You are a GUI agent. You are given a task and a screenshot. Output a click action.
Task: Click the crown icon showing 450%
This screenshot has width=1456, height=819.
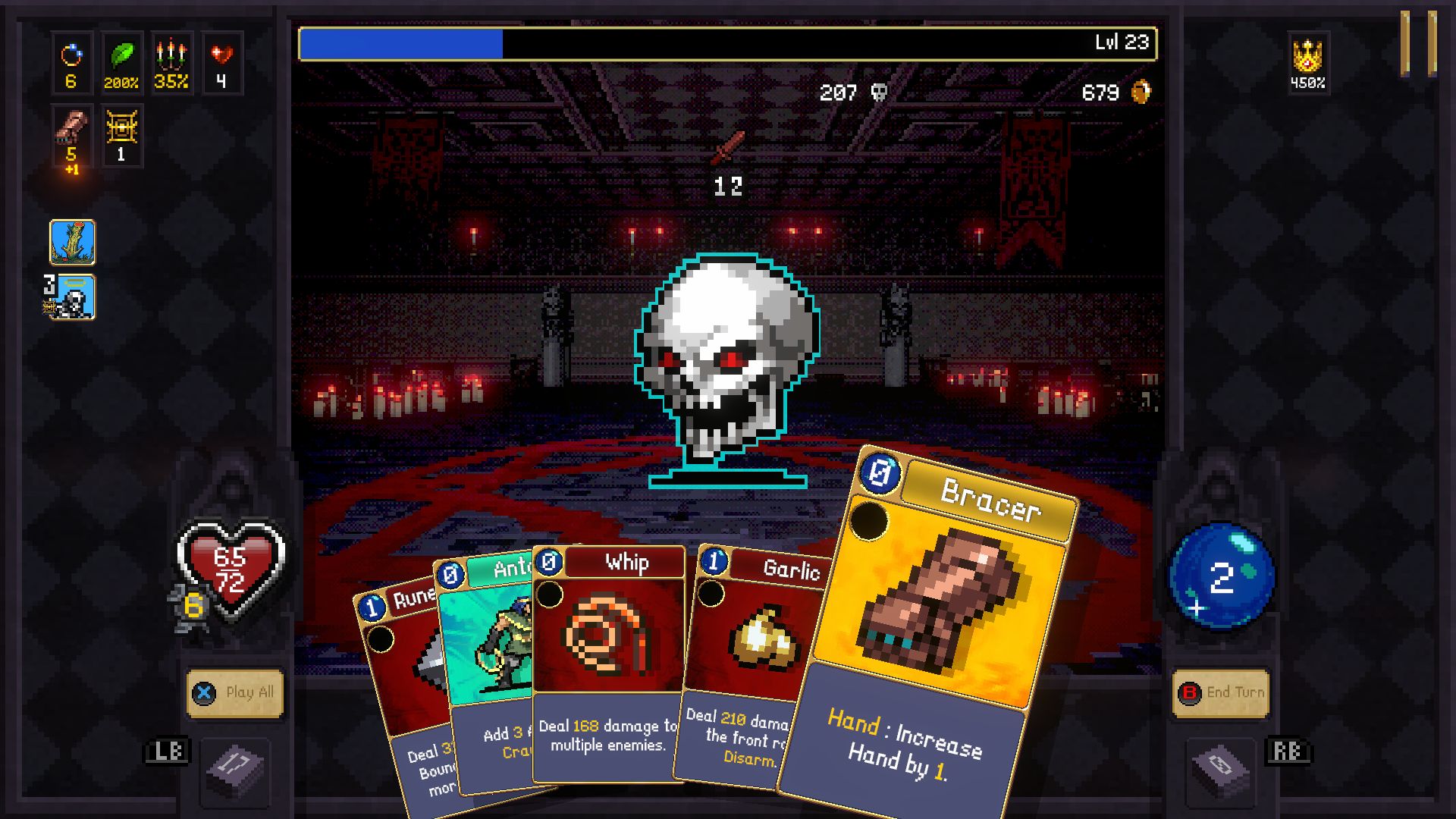(x=1307, y=59)
